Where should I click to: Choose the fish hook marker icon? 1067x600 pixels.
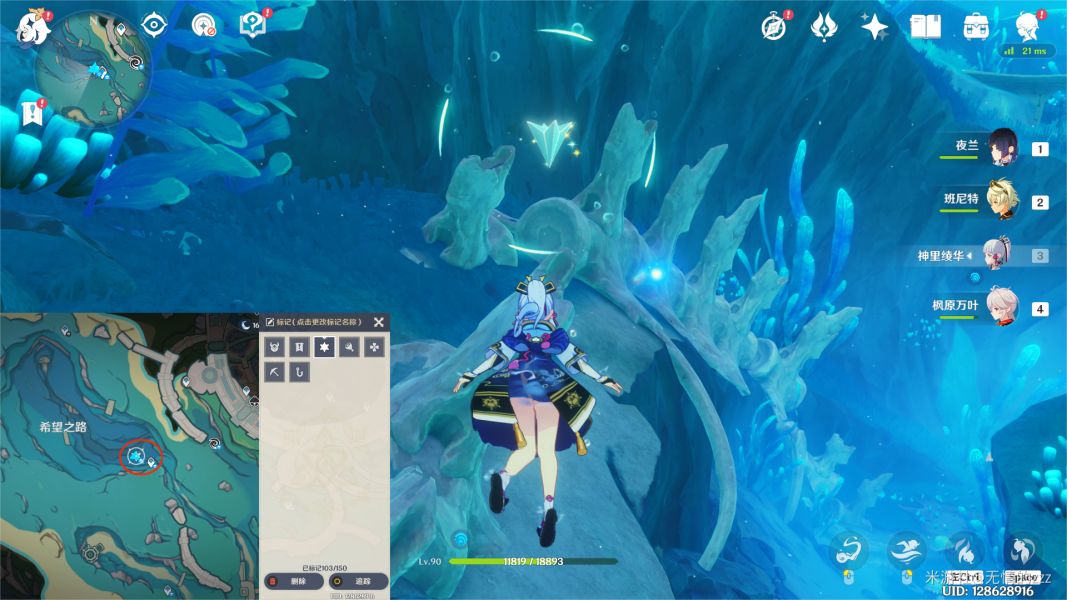tap(299, 372)
